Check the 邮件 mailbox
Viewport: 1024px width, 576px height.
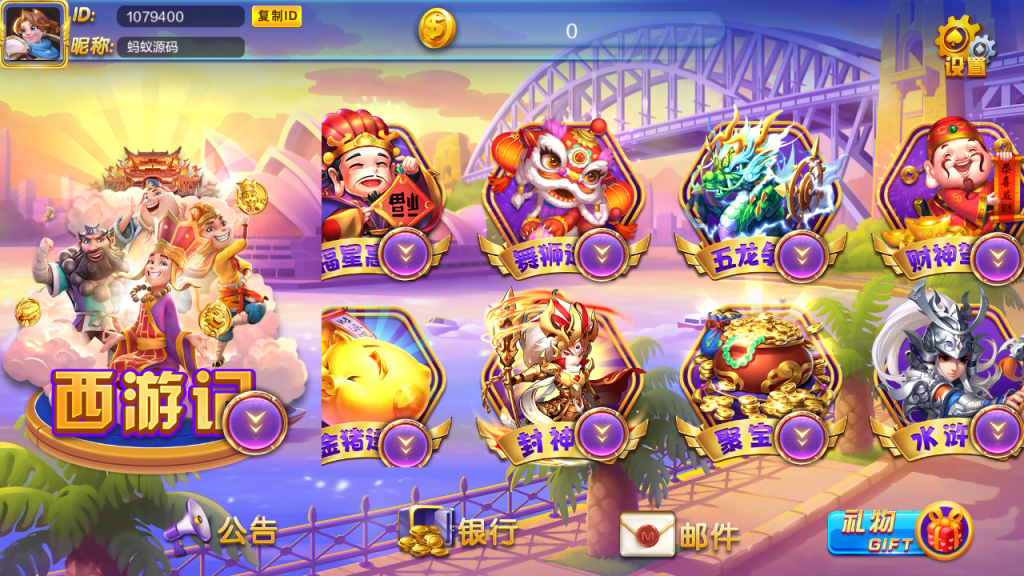pos(680,535)
